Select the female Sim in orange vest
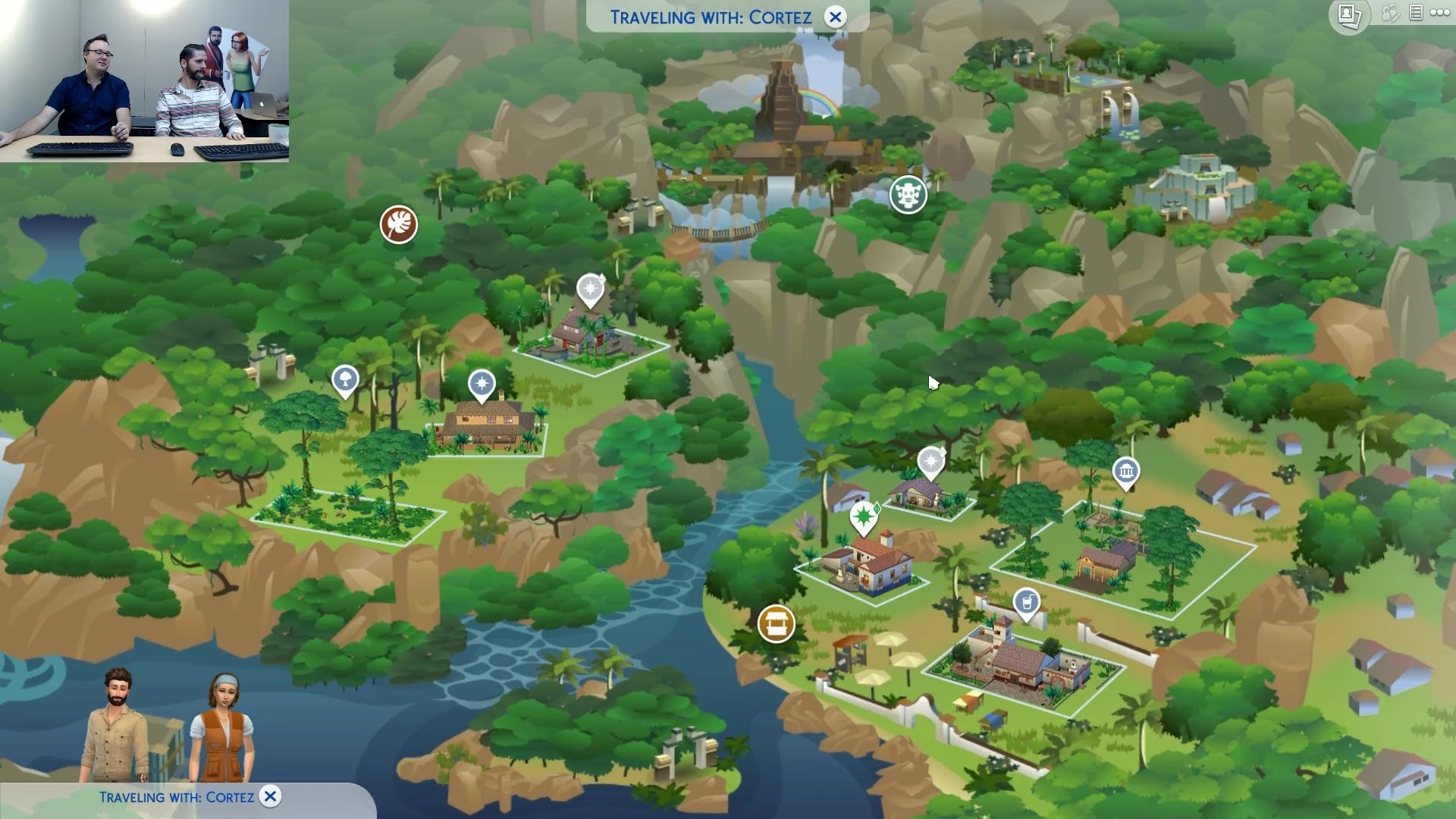 223,728
